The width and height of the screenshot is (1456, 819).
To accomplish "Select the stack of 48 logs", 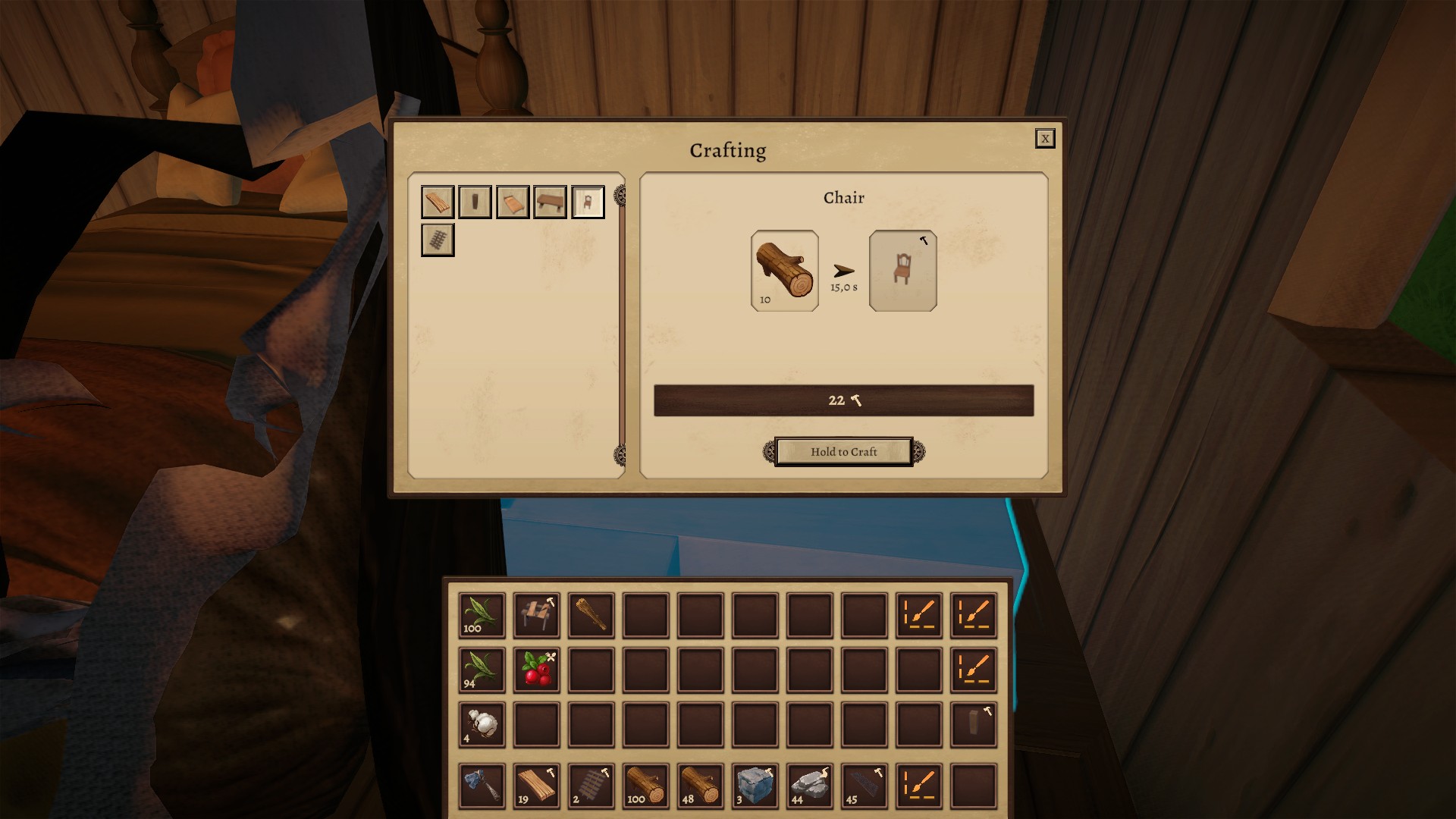I will [701, 786].
